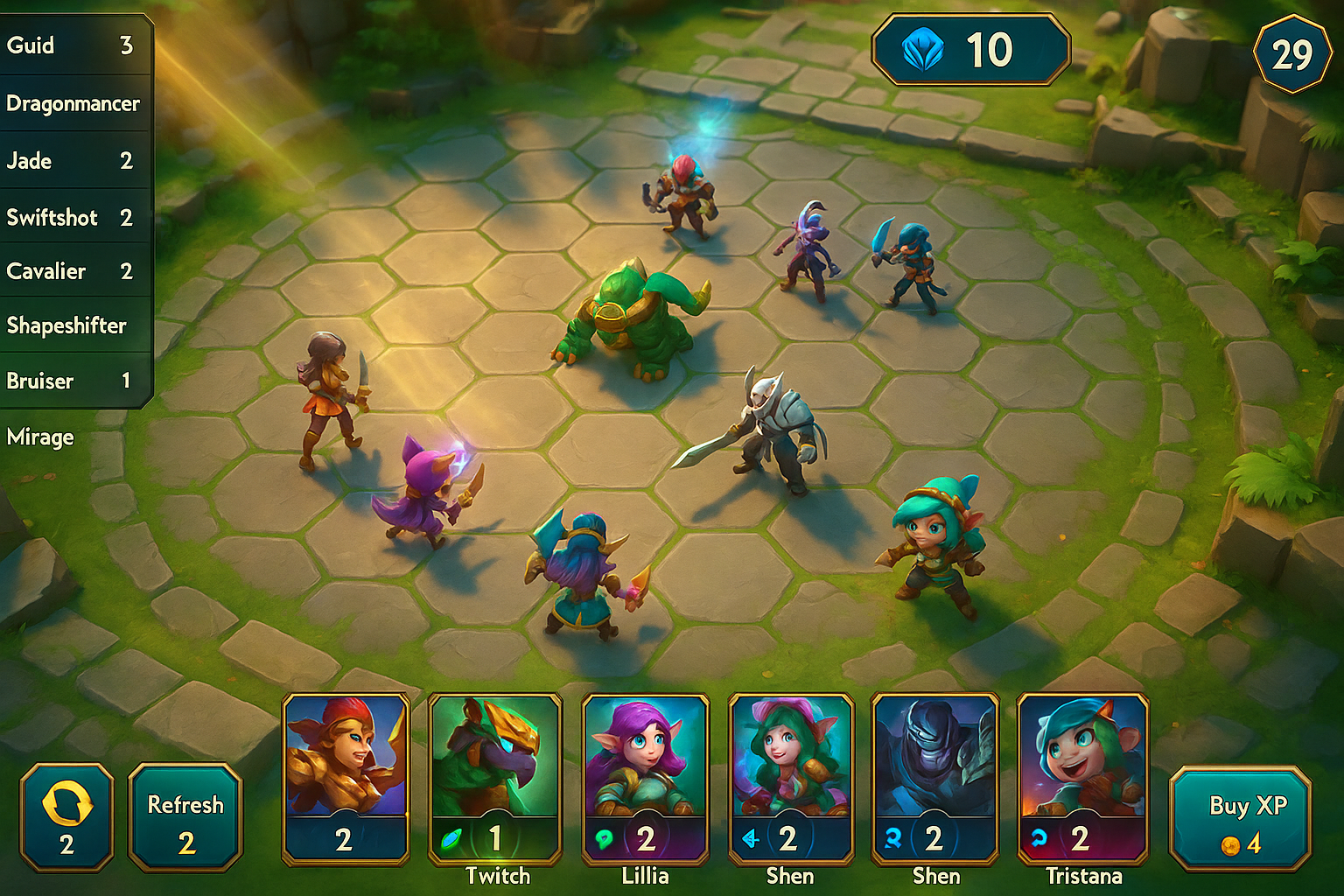Check the Bruiser trait entry

click(x=70, y=381)
